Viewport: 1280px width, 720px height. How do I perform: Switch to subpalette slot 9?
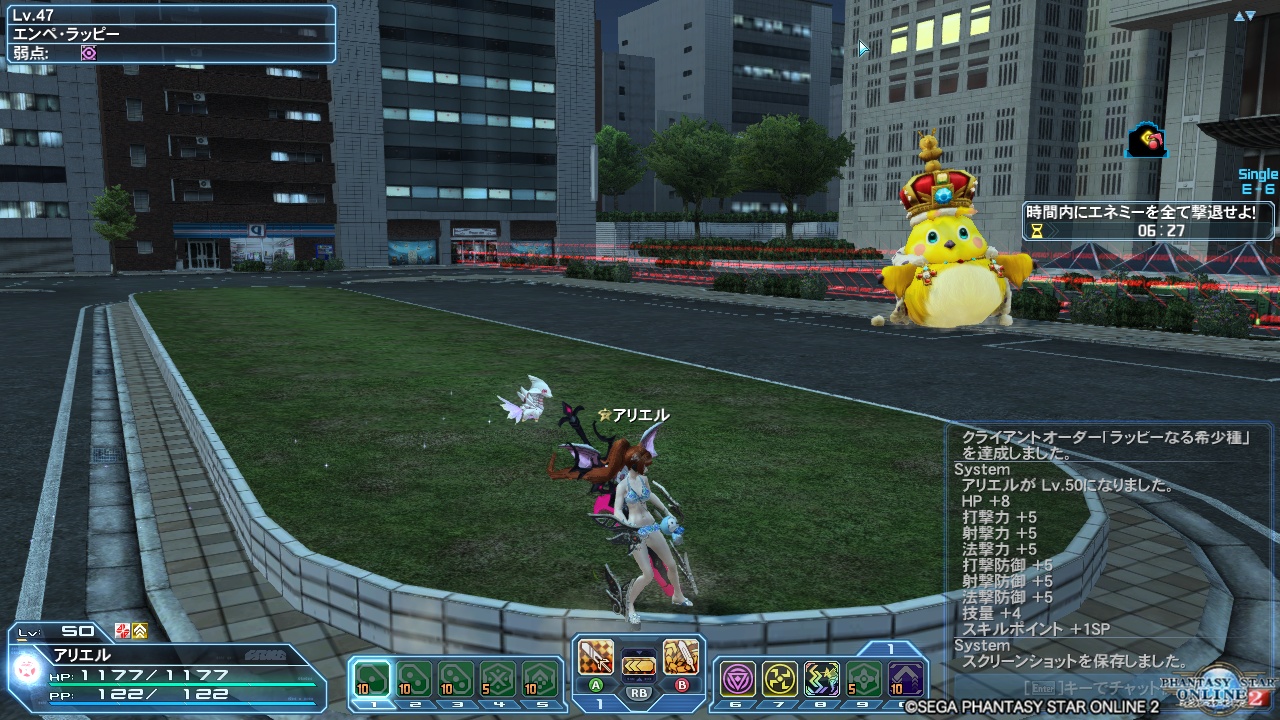(863, 679)
